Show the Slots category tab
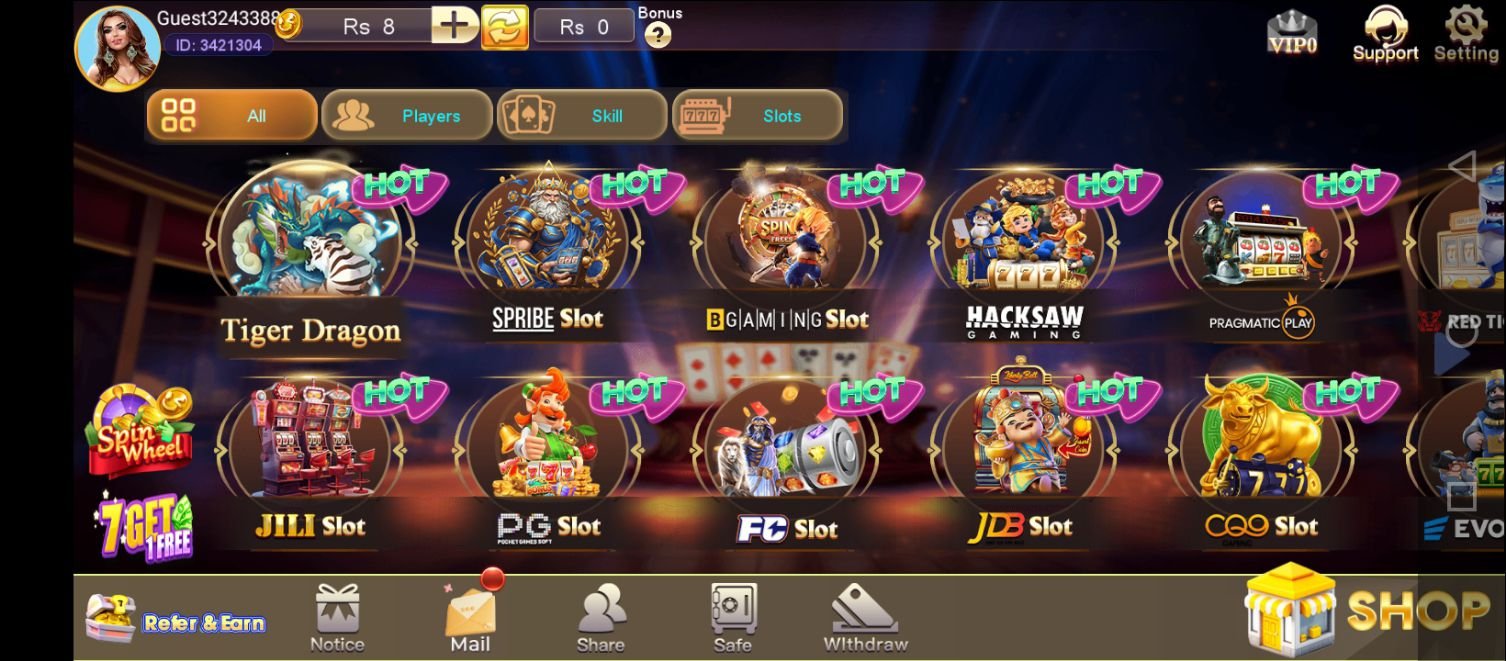 [757, 116]
